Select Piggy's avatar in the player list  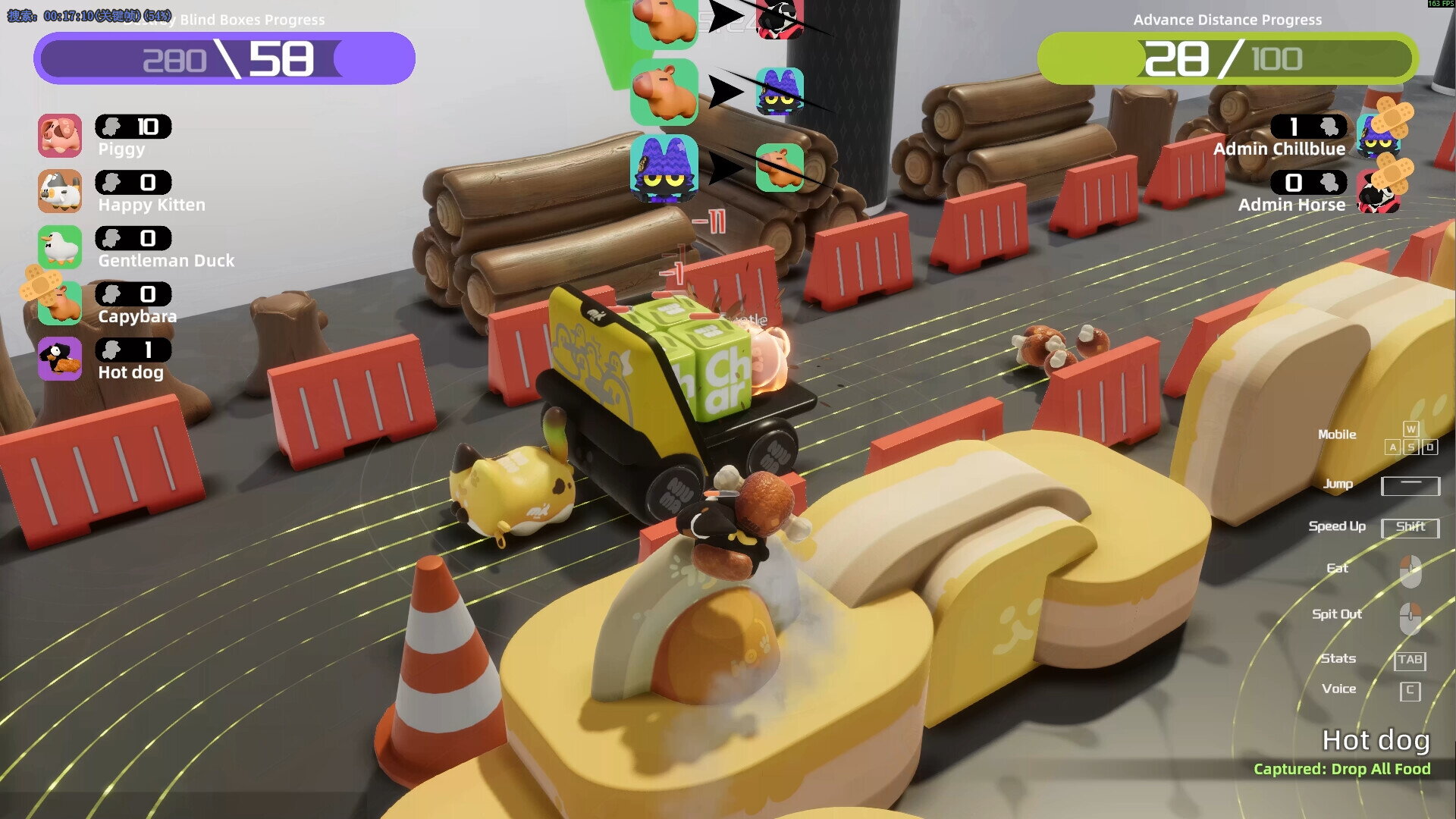click(60, 136)
